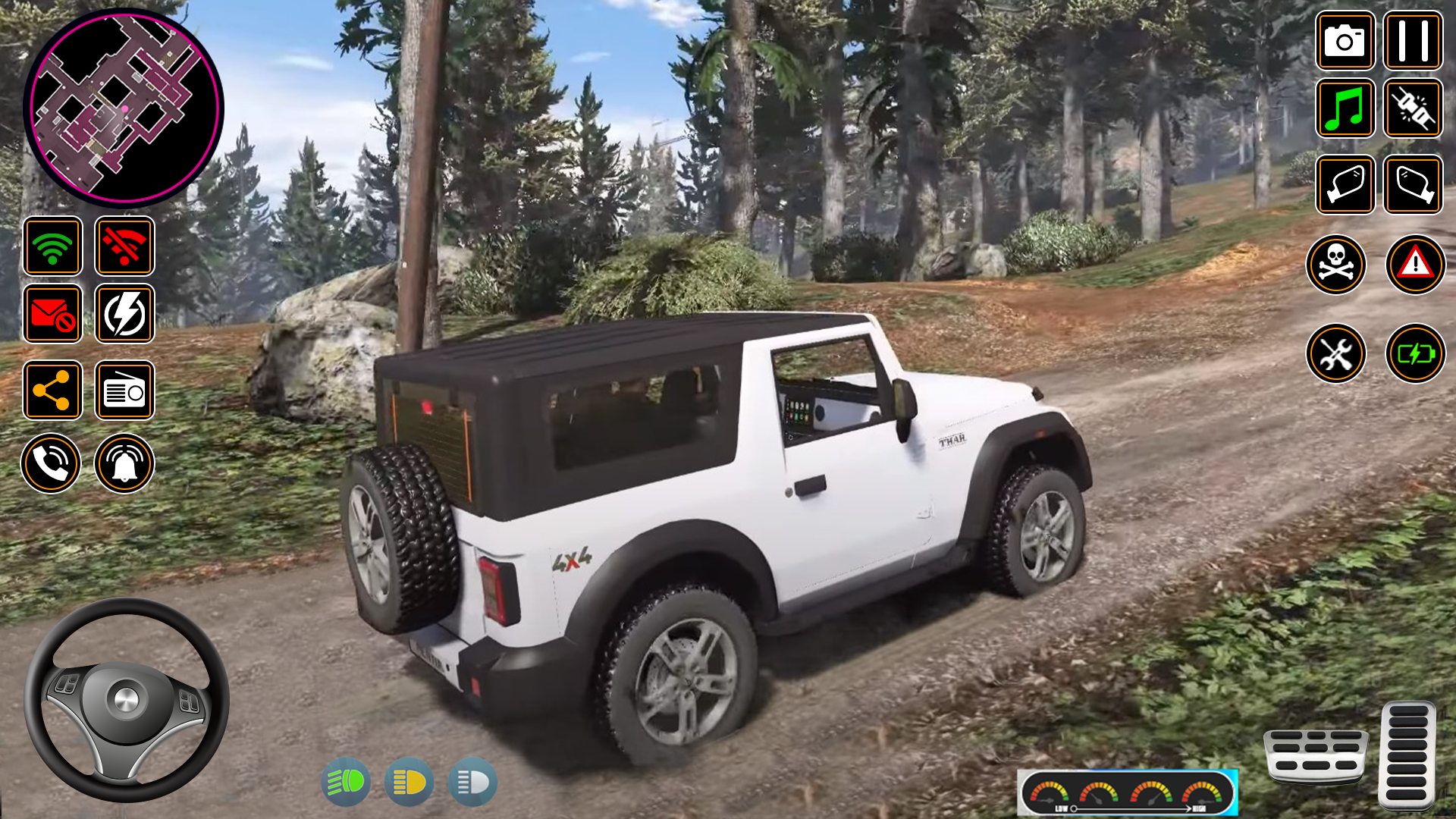Viewport: 1456px width, 819px height.
Task: Select the radio icon on the left
Action: (x=124, y=390)
